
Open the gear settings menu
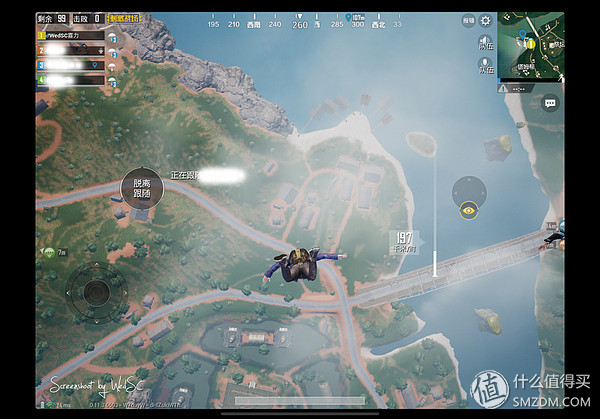[486, 20]
